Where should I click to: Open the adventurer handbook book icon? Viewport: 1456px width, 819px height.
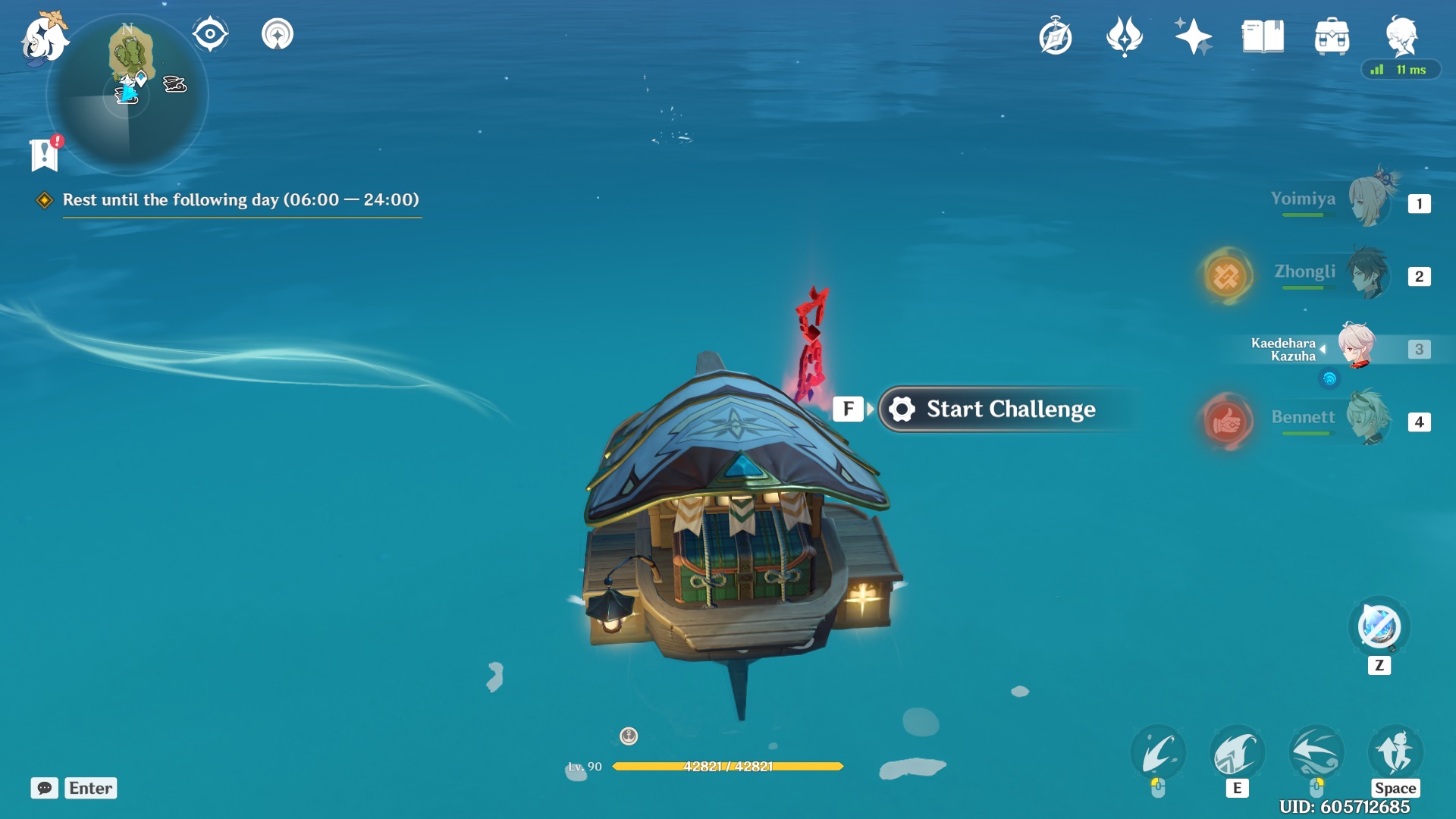pos(1263,36)
